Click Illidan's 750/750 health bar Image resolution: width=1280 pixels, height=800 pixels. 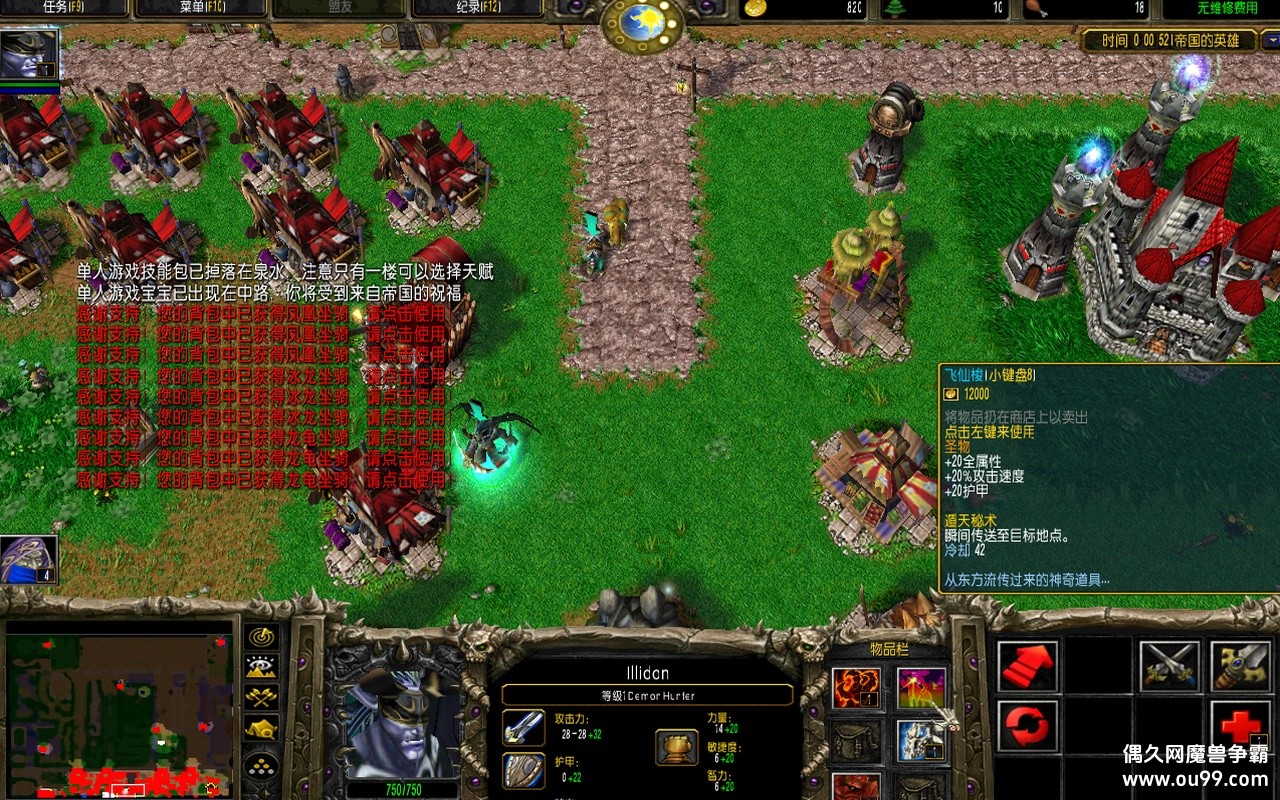tap(402, 790)
